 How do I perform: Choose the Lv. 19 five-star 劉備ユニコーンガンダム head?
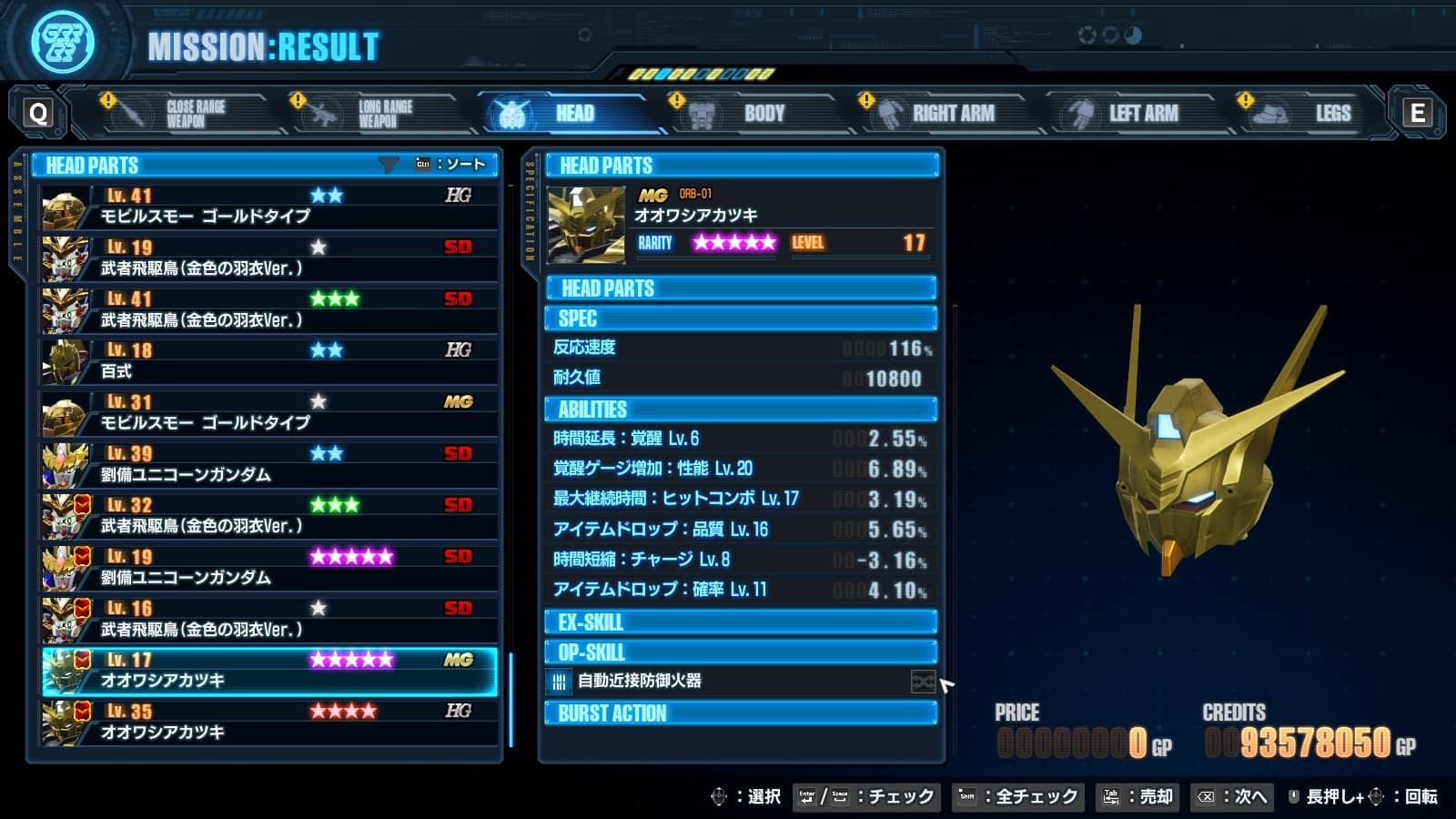pos(269,567)
